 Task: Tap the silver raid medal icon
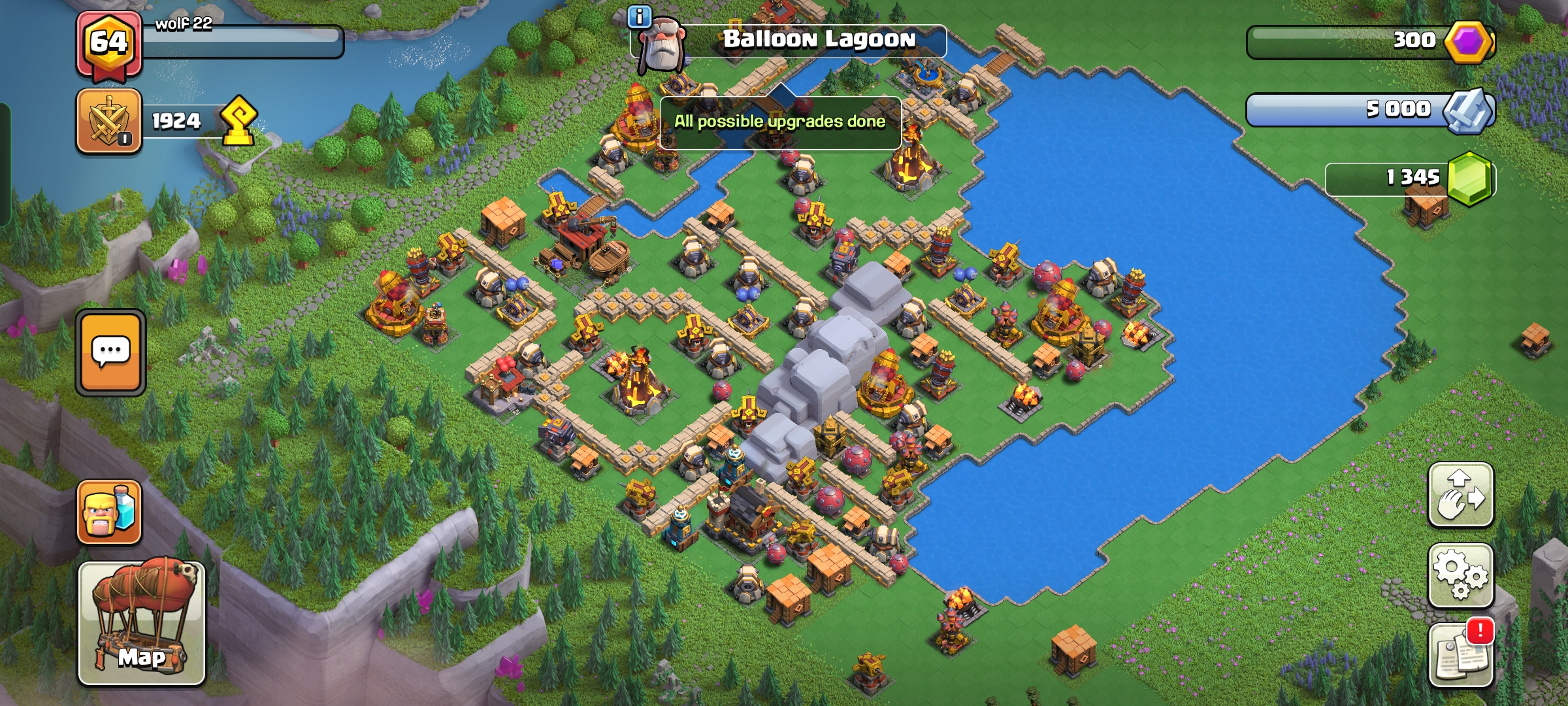(1468, 110)
